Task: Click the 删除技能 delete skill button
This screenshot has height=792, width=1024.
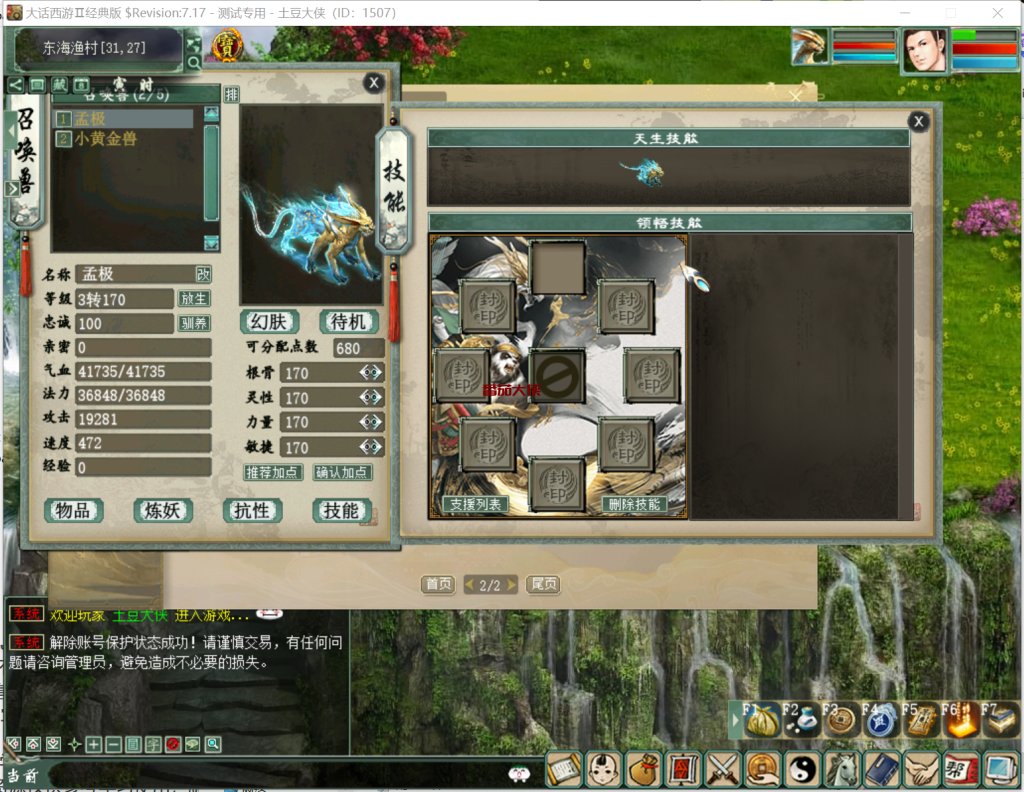Action: click(x=635, y=504)
